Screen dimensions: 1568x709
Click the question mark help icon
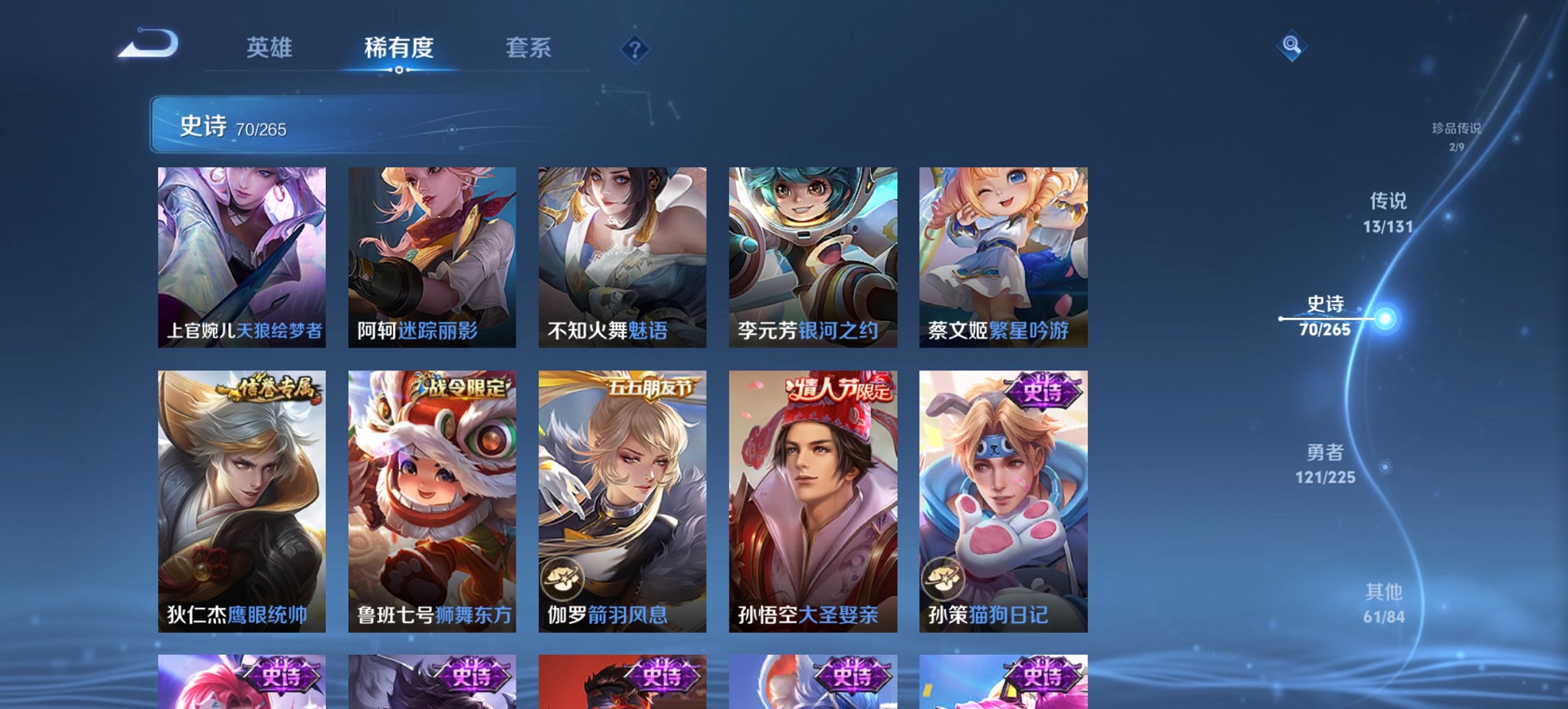pos(634,49)
